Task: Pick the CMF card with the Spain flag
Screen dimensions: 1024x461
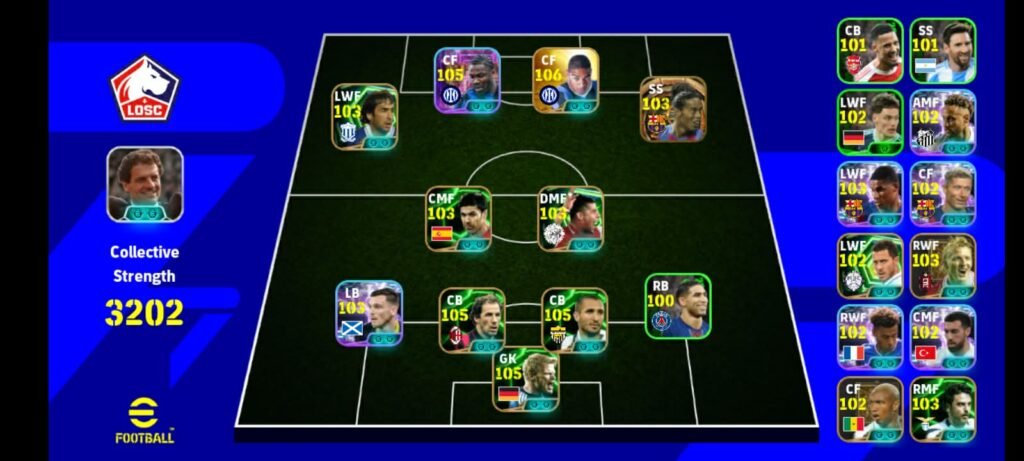Action: (x=458, y=218)
